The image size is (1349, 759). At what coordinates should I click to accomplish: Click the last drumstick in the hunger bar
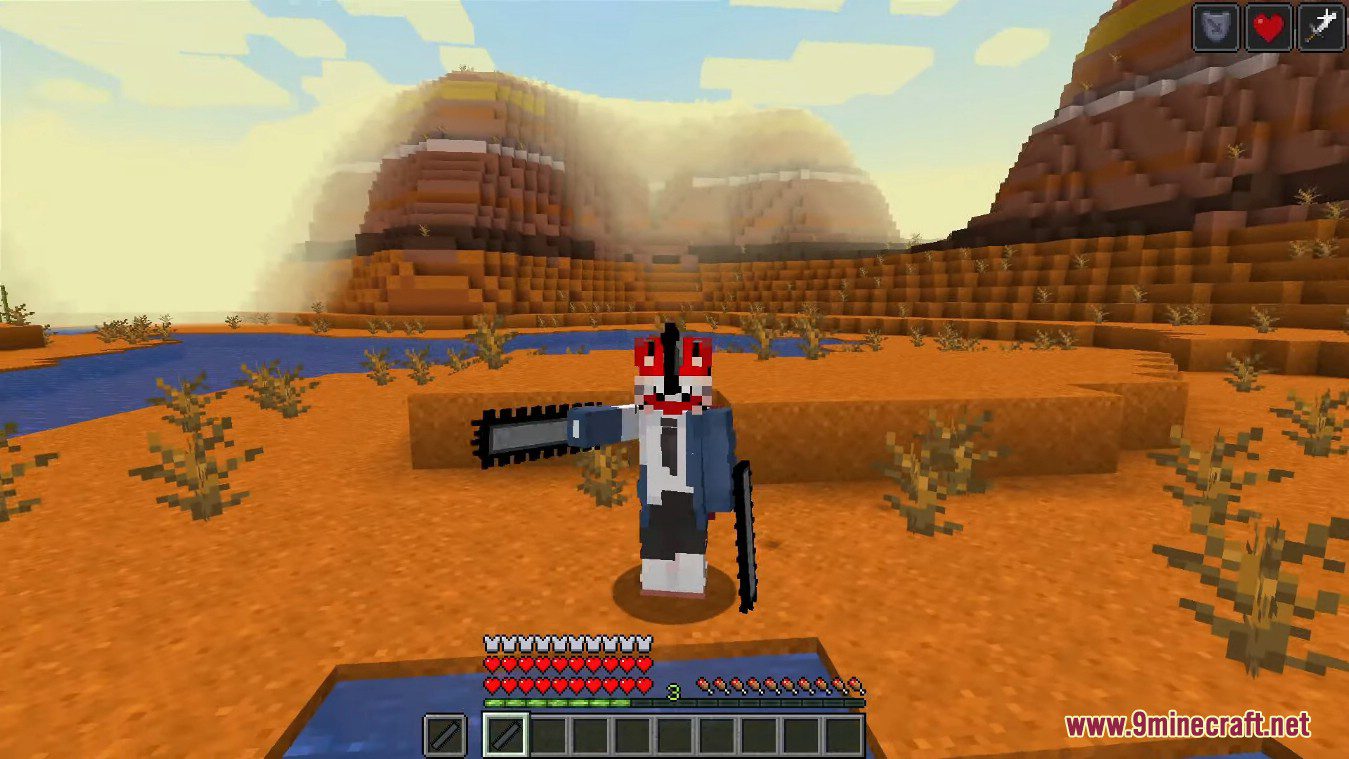pyautogui.click(x=857, y=685)
